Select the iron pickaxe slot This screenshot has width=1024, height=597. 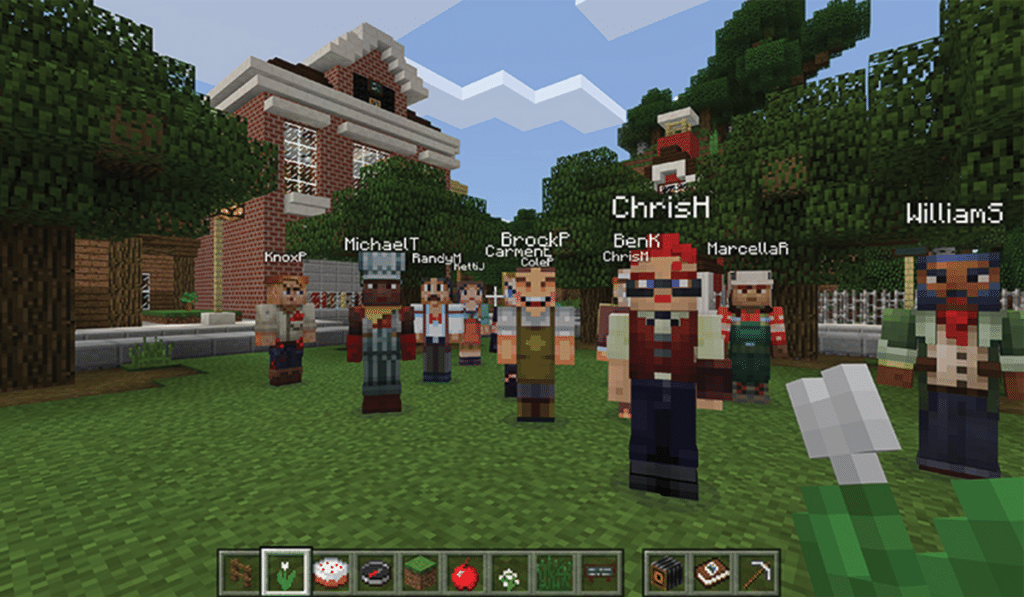point(757,572)
